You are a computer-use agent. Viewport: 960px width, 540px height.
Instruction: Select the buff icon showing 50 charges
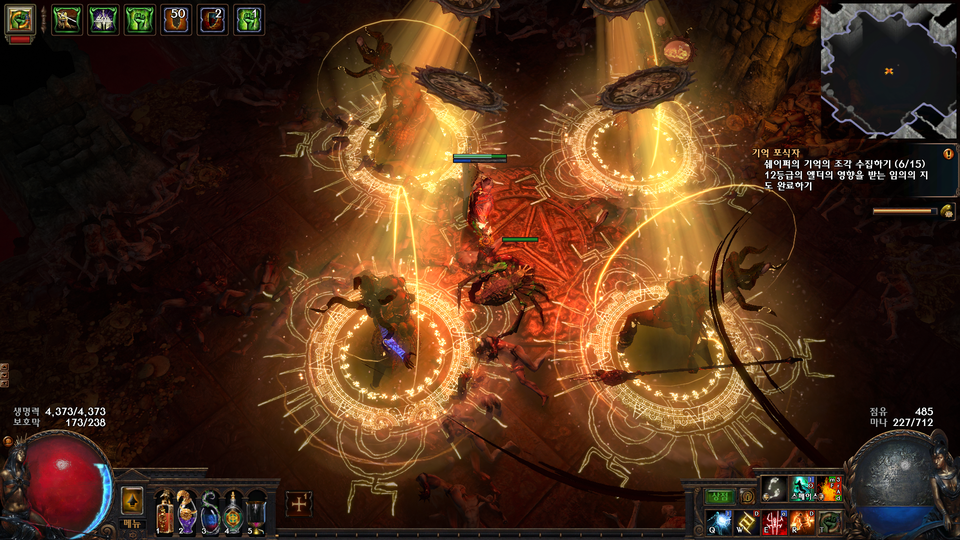coord(176,19)
